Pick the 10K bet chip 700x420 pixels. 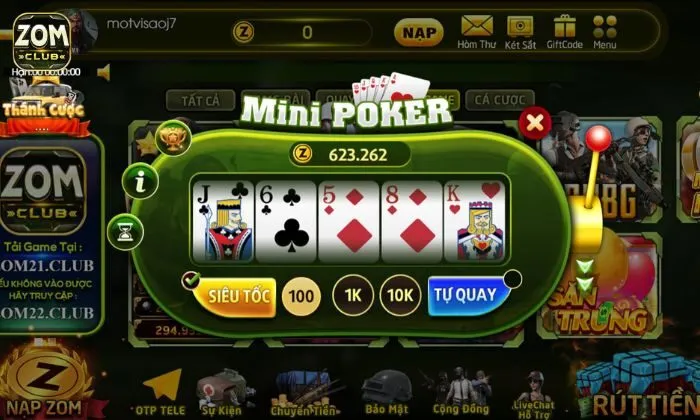tap(400, 296)
